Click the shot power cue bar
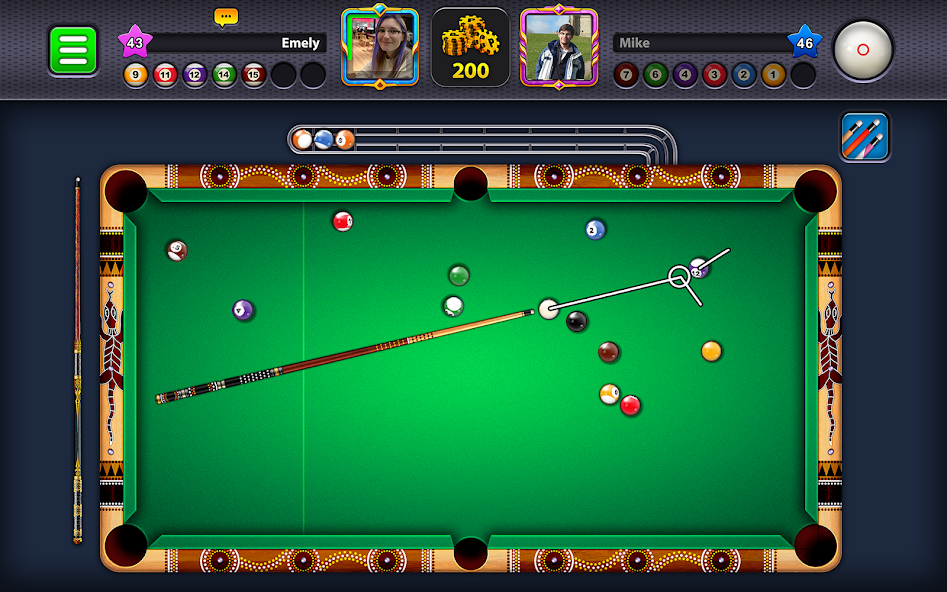 pyautogui.click(x=77, y=360)
